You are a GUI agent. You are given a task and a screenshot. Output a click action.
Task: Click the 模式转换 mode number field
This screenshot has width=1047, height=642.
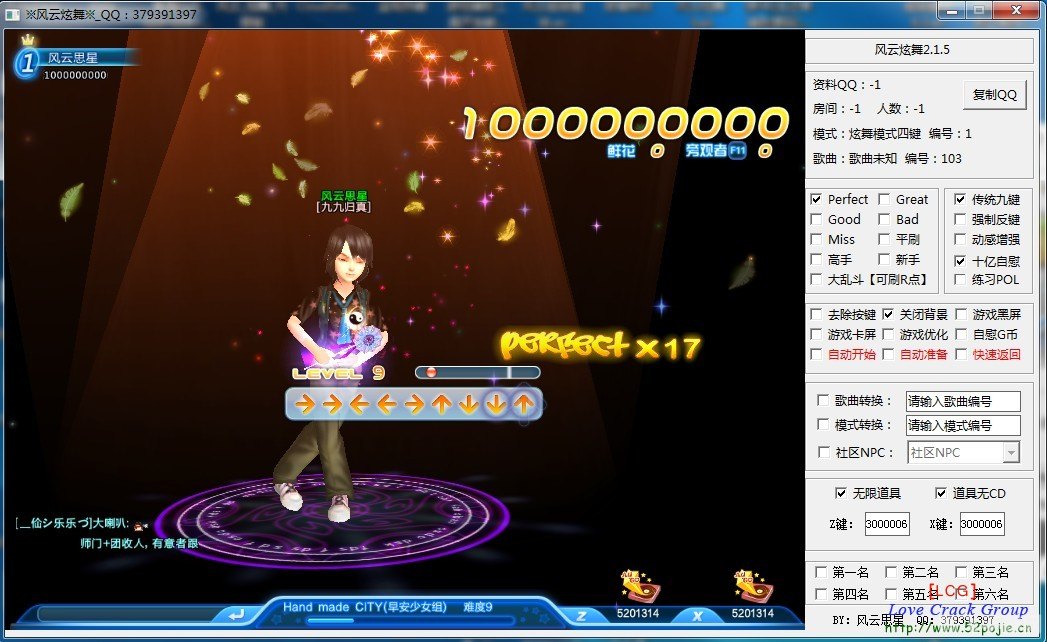point(962,425)
